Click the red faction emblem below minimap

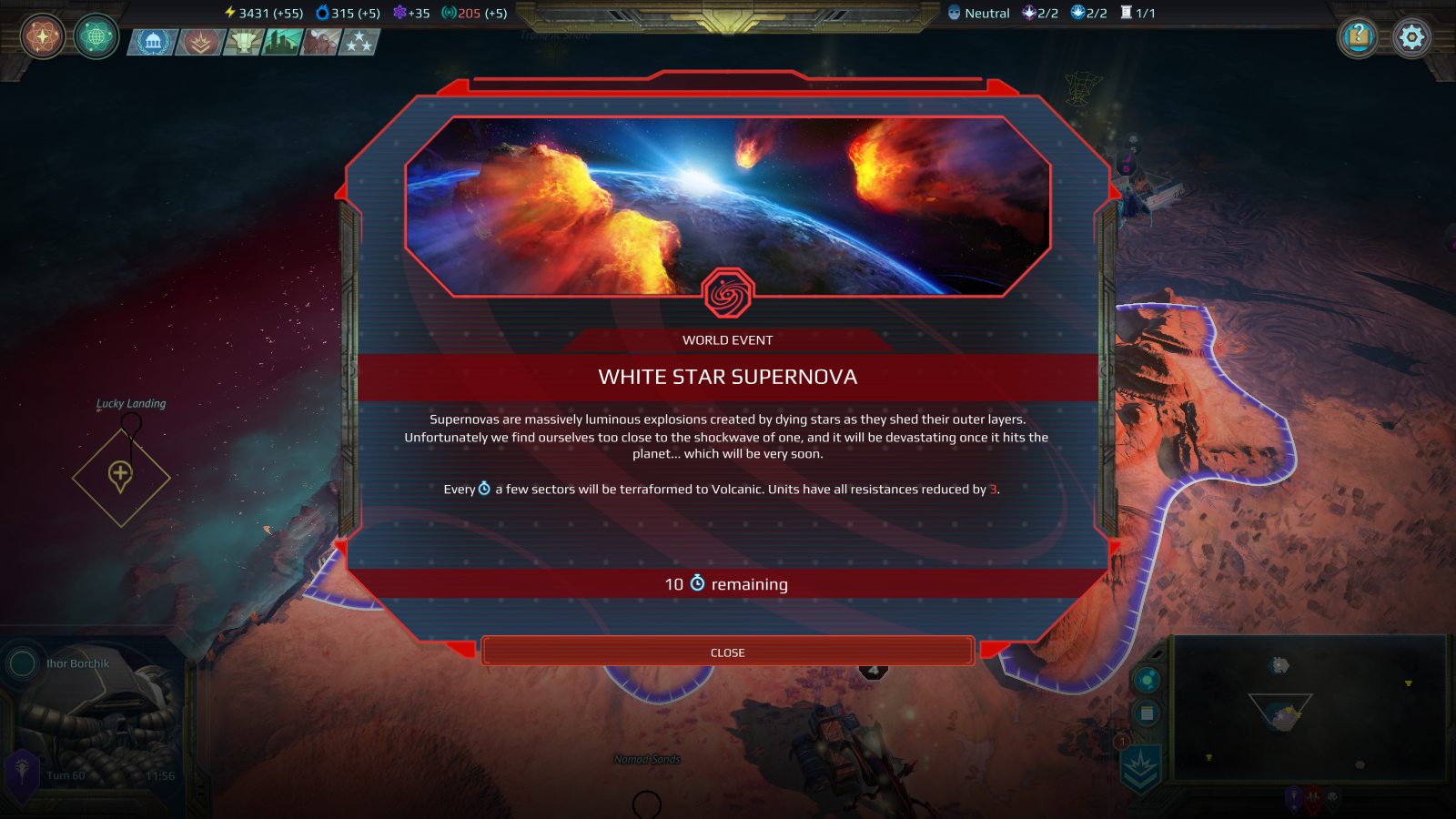click(1313, 799)
